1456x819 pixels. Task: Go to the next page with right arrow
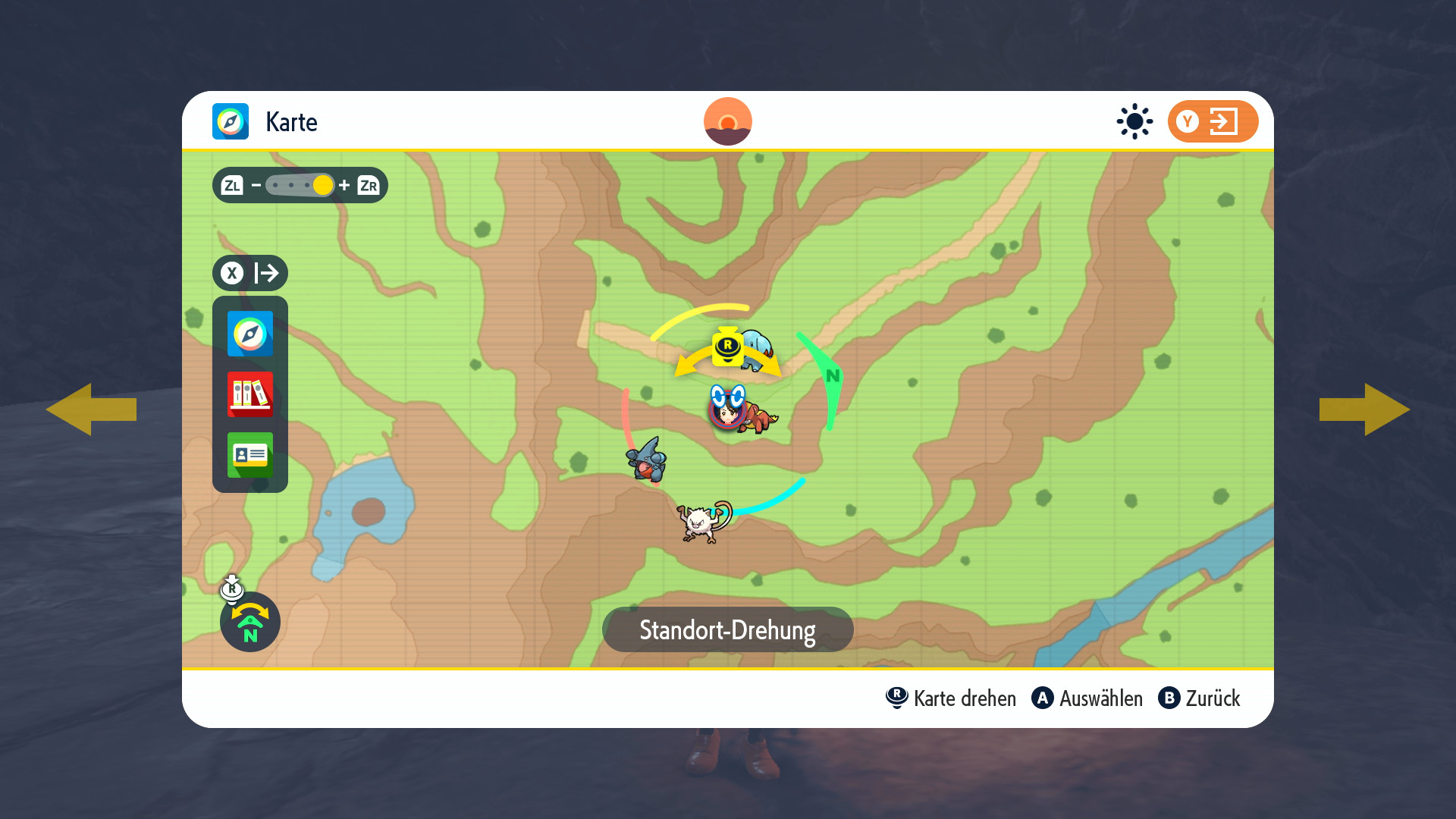click(1363, 409)
